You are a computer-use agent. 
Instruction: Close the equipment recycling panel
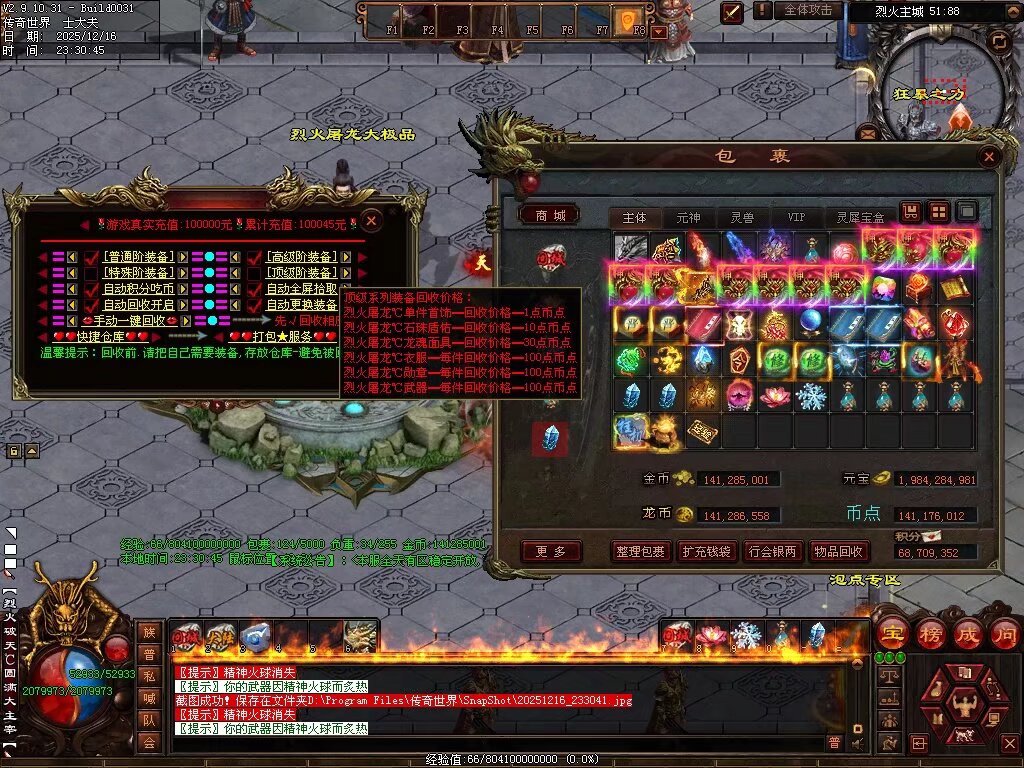coord(371,220)
